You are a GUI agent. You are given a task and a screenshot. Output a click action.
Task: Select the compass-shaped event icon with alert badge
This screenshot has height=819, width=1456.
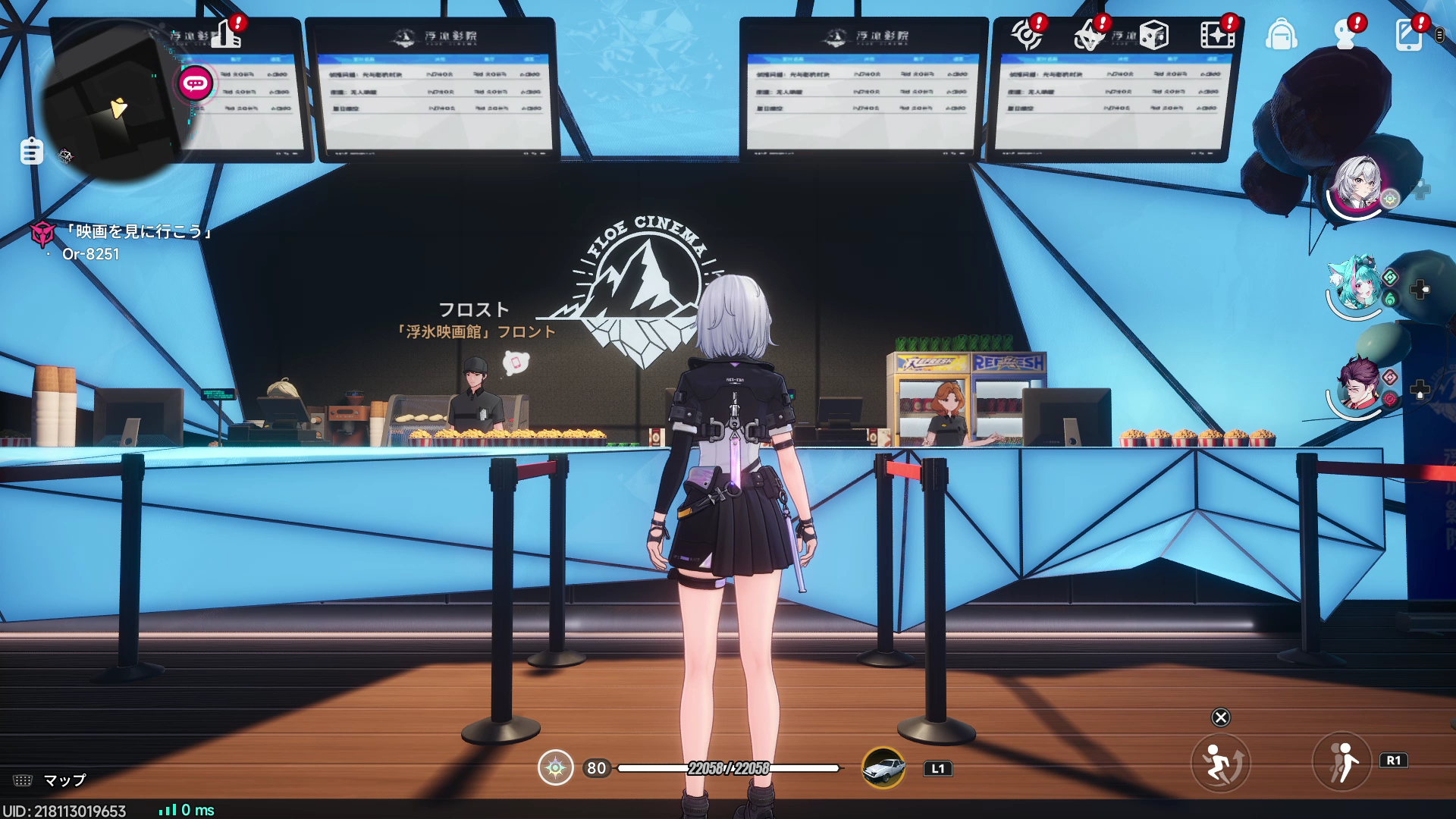pos(1028,34)
